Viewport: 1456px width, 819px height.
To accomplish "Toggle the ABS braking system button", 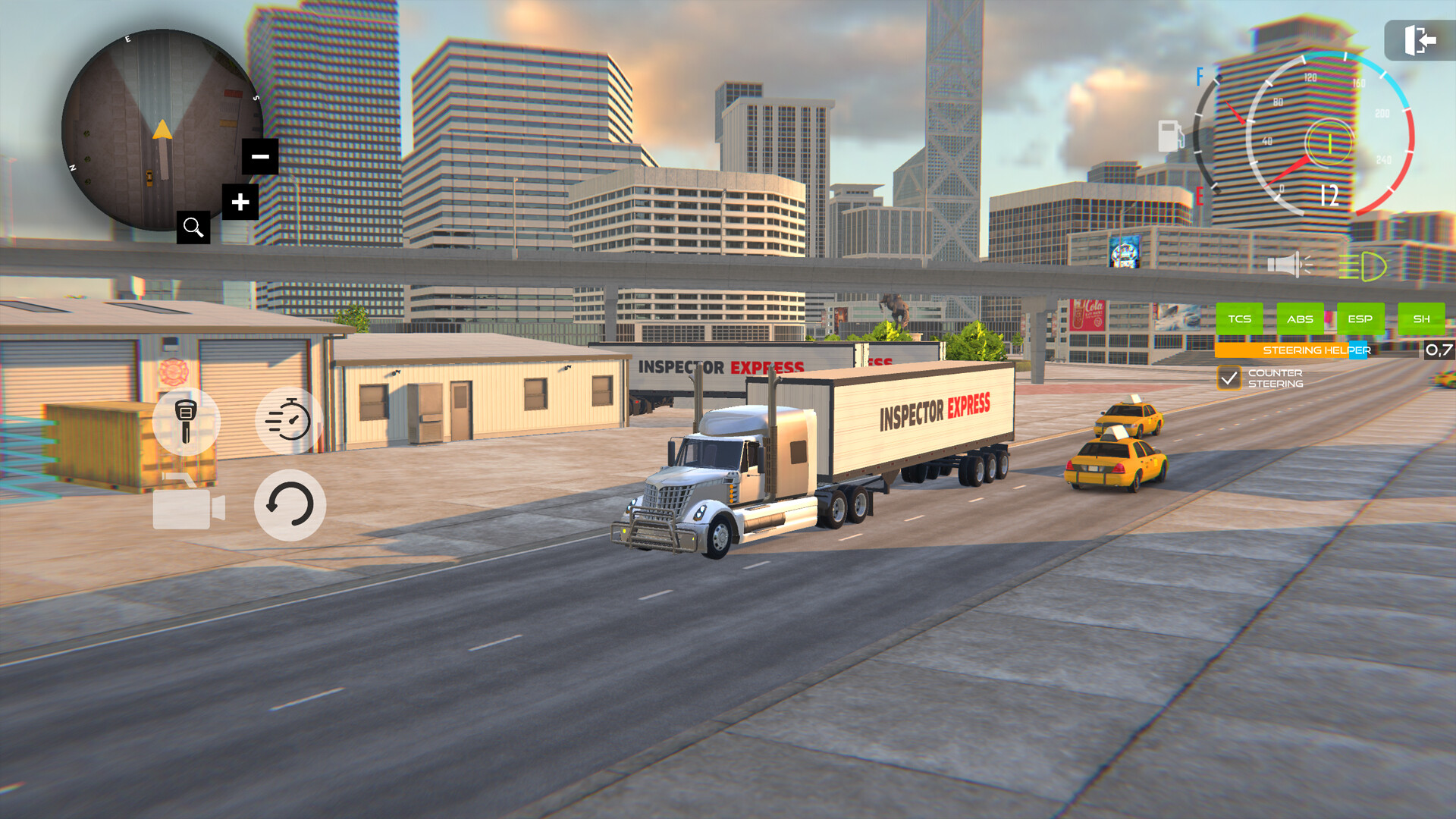I will pos(1301,318).
